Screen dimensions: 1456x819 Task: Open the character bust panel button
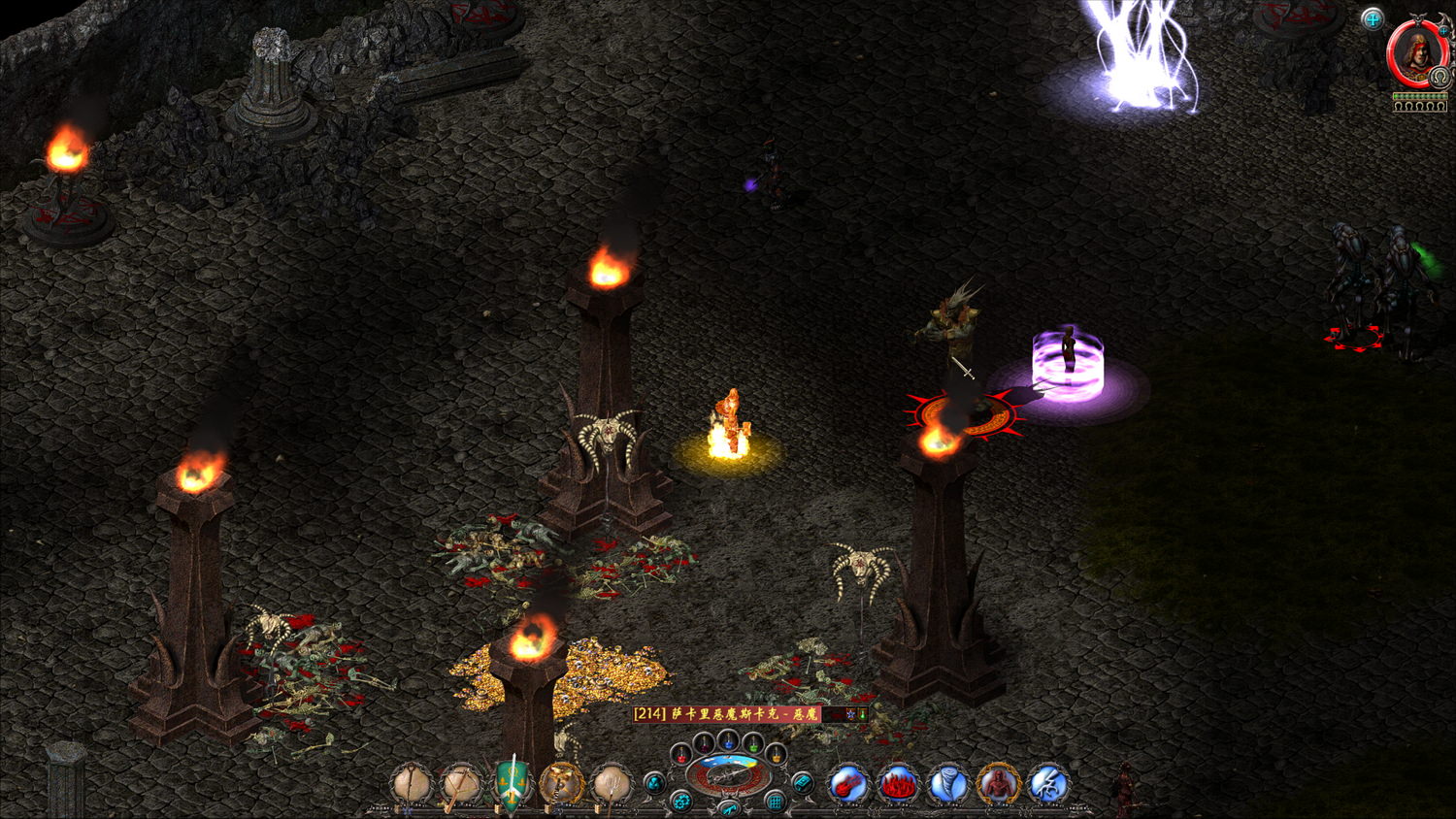[x=655, y=782]
